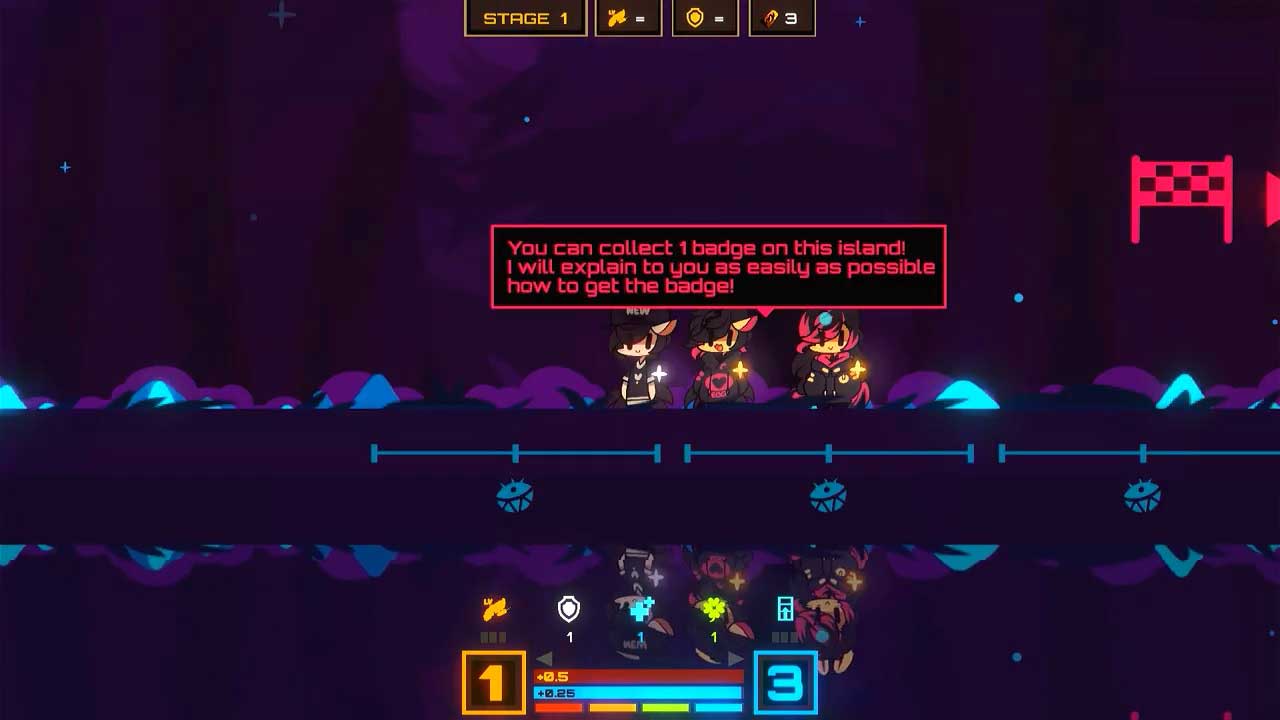The width and height of the screenshot is (1280, 720).
Task: Choose the cyan plus heal icon
Action: pos(641,608)
